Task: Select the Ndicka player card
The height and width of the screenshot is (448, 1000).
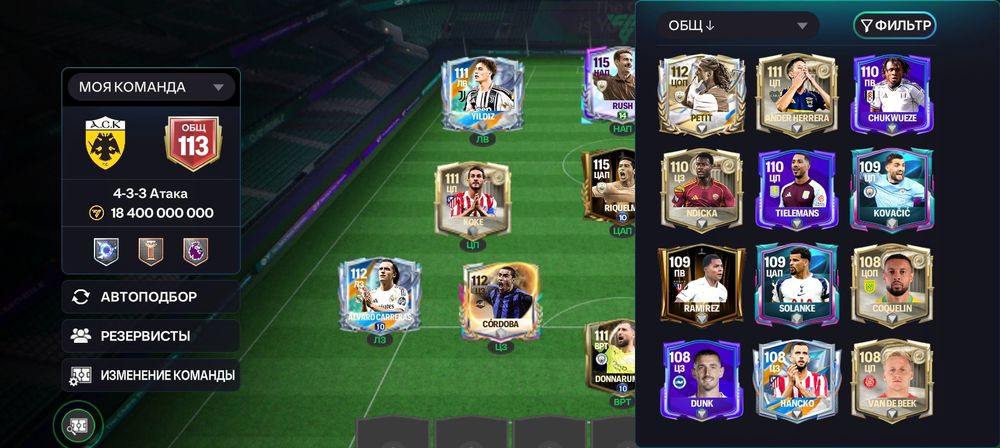Action: point(701,190)
